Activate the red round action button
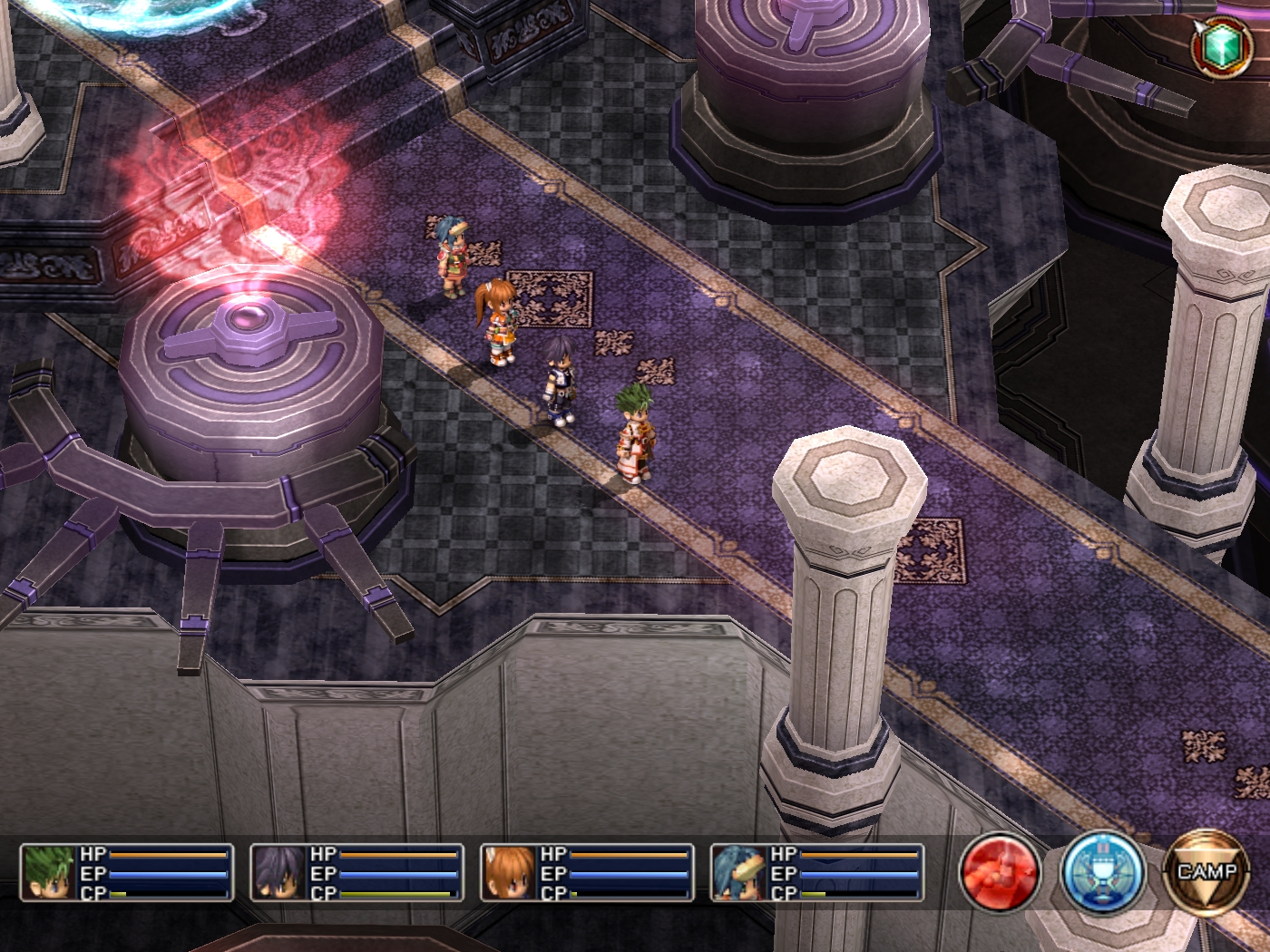1270x952 pixels. pyautogui.click(x=1001, y=873)
